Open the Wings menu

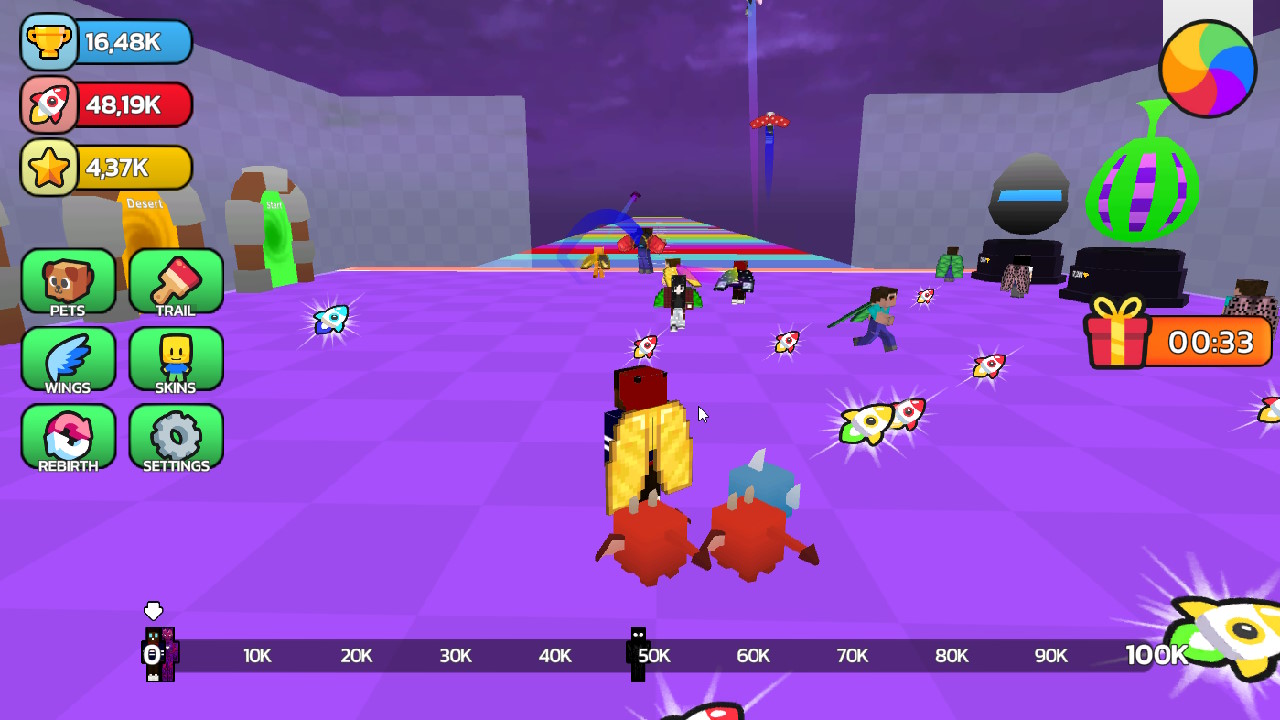point(67,361)
